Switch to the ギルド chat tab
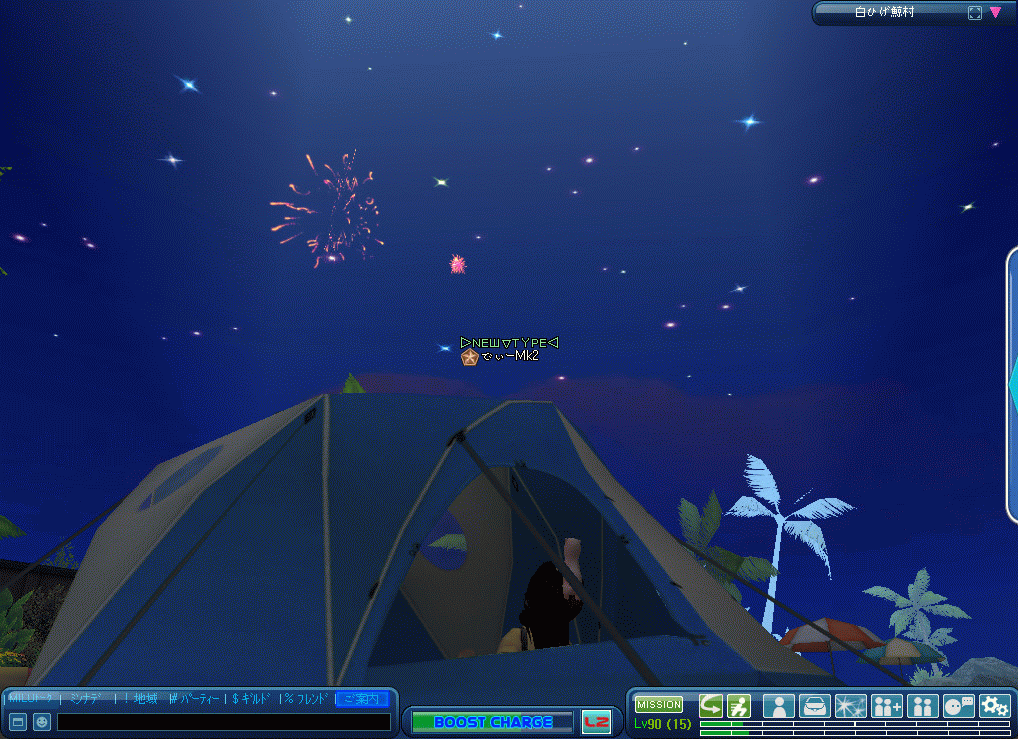The height and width of the screenshot is (739, 1018). (x=254, y=698)
